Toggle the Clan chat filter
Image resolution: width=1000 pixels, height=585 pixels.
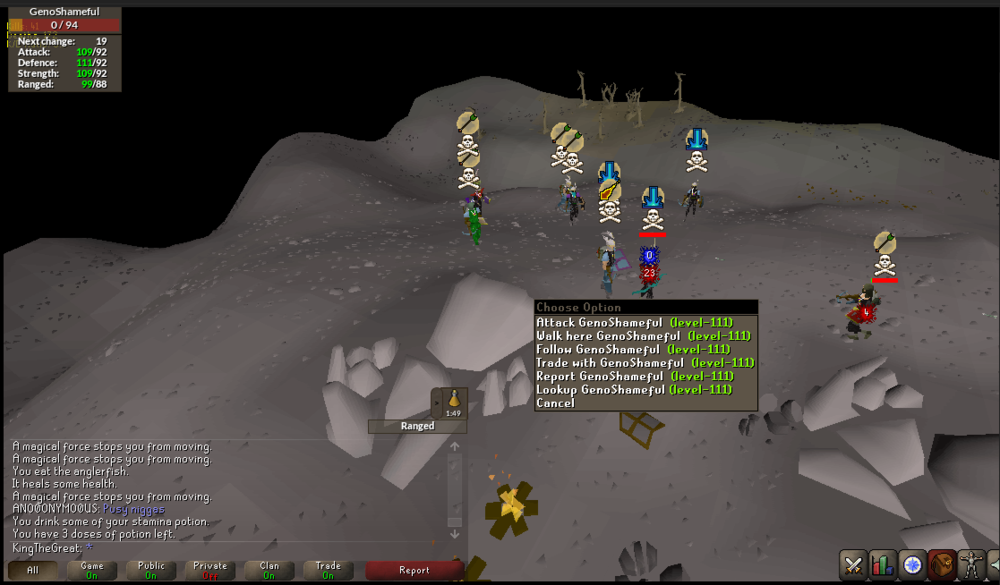269,570
